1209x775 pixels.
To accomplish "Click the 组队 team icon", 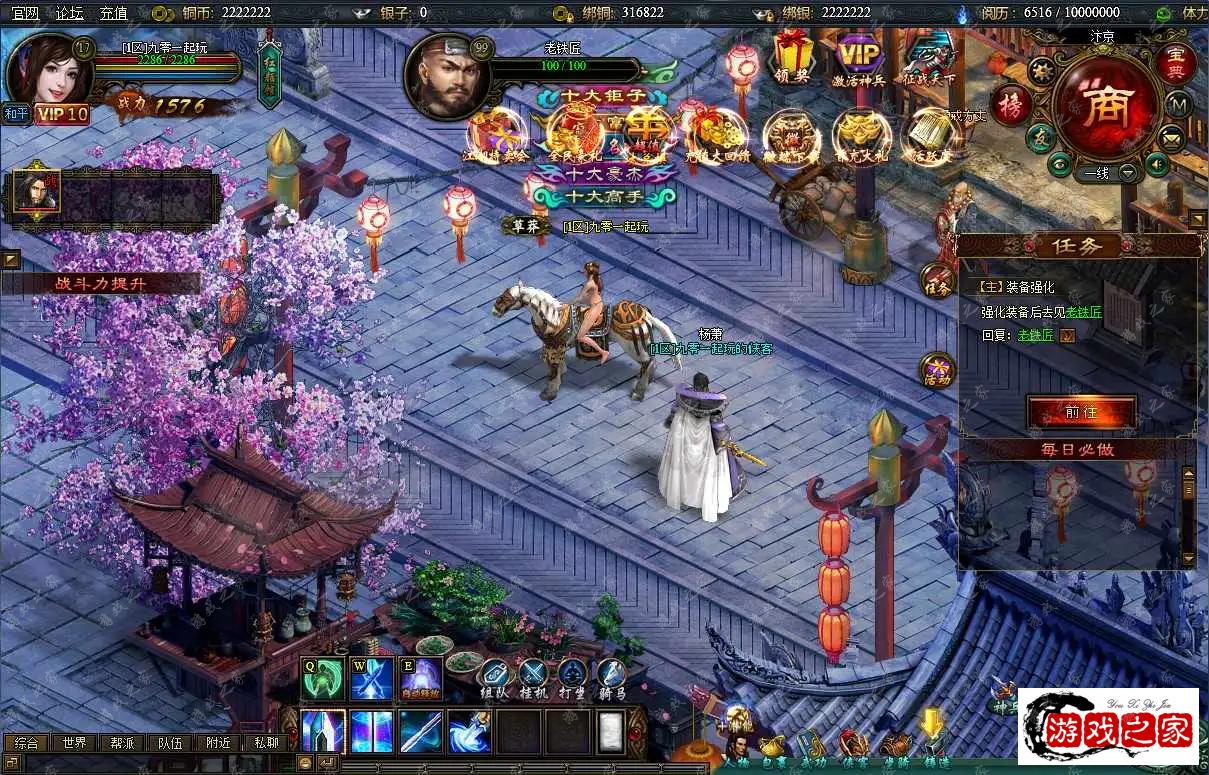I will [x=495, y=680].
